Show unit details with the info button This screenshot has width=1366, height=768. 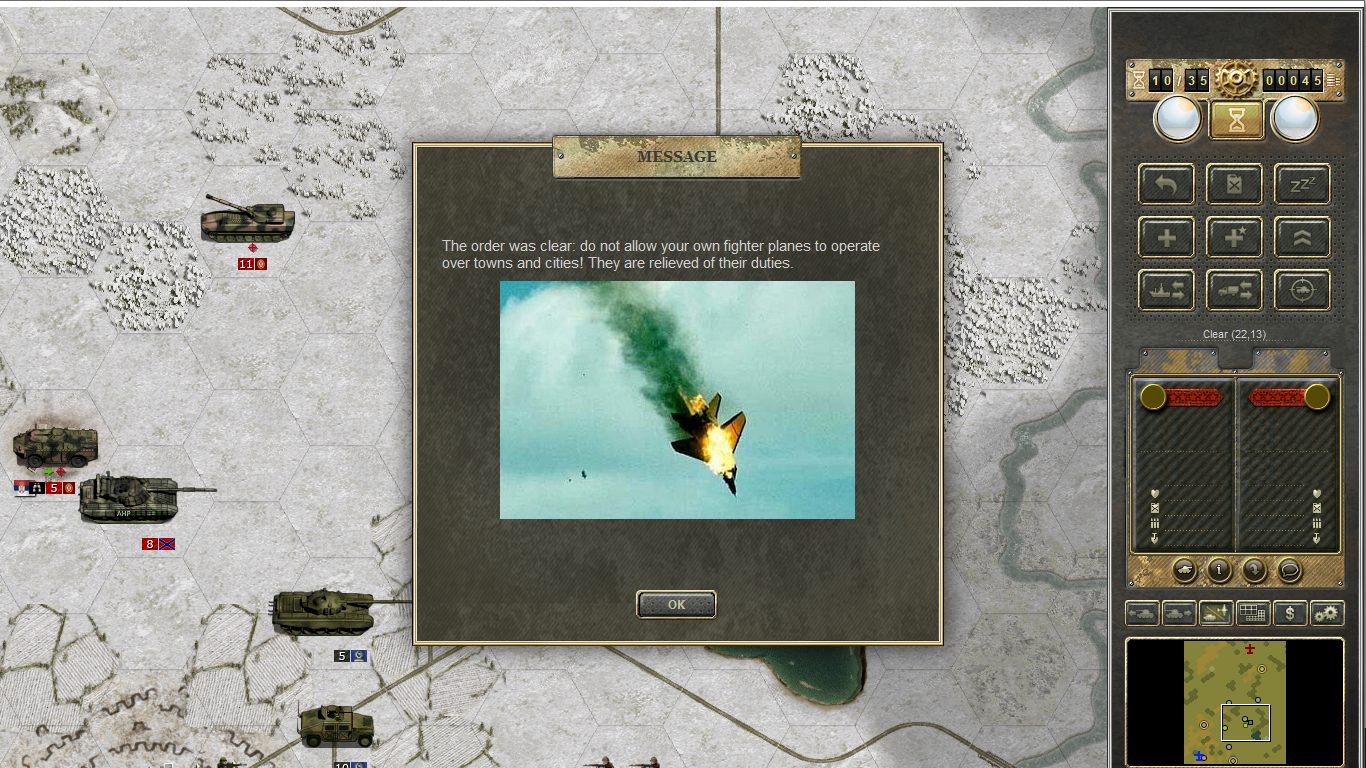coord(1219,570)
